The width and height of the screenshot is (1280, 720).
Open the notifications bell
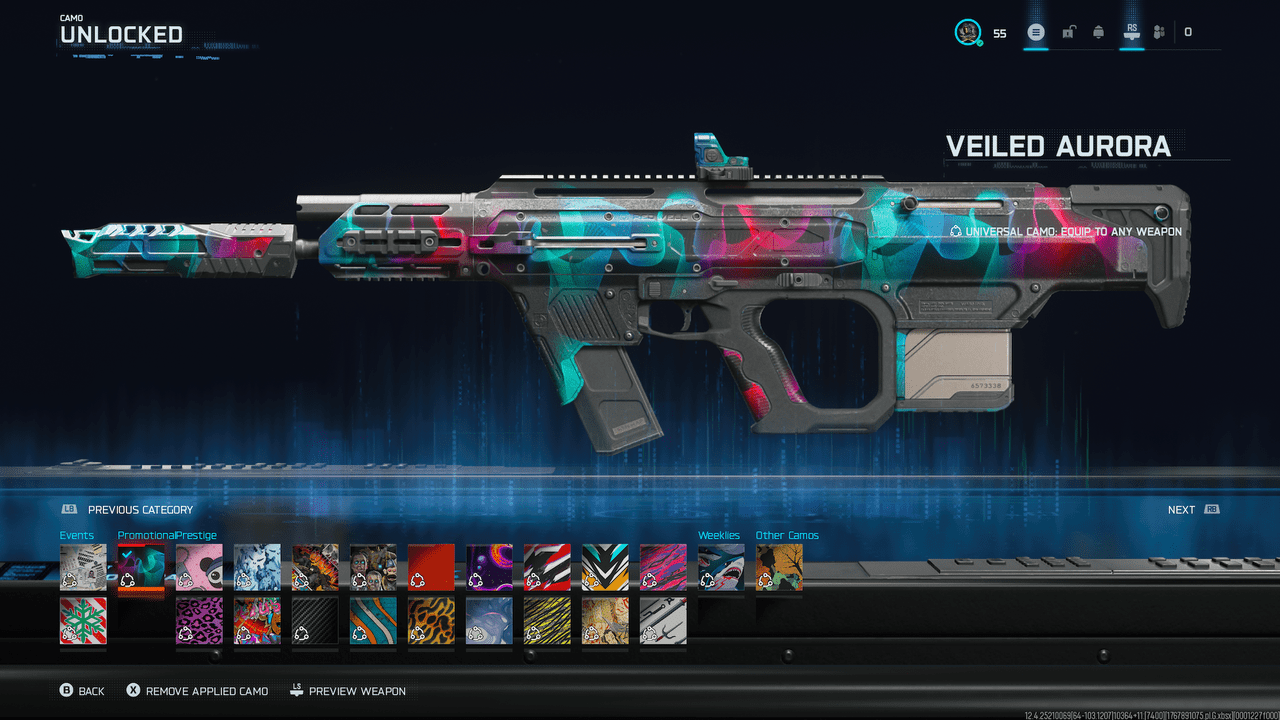(x=1099, y=32)
